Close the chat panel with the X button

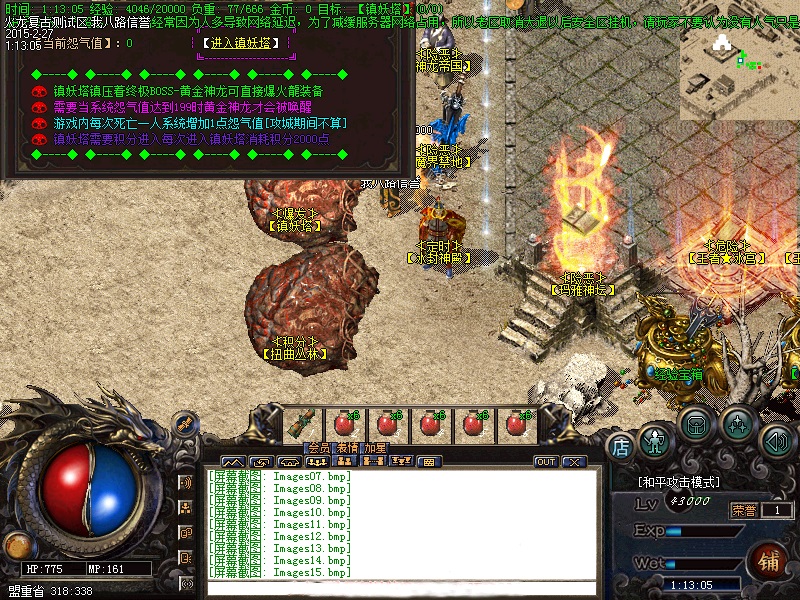pos(573,462)
